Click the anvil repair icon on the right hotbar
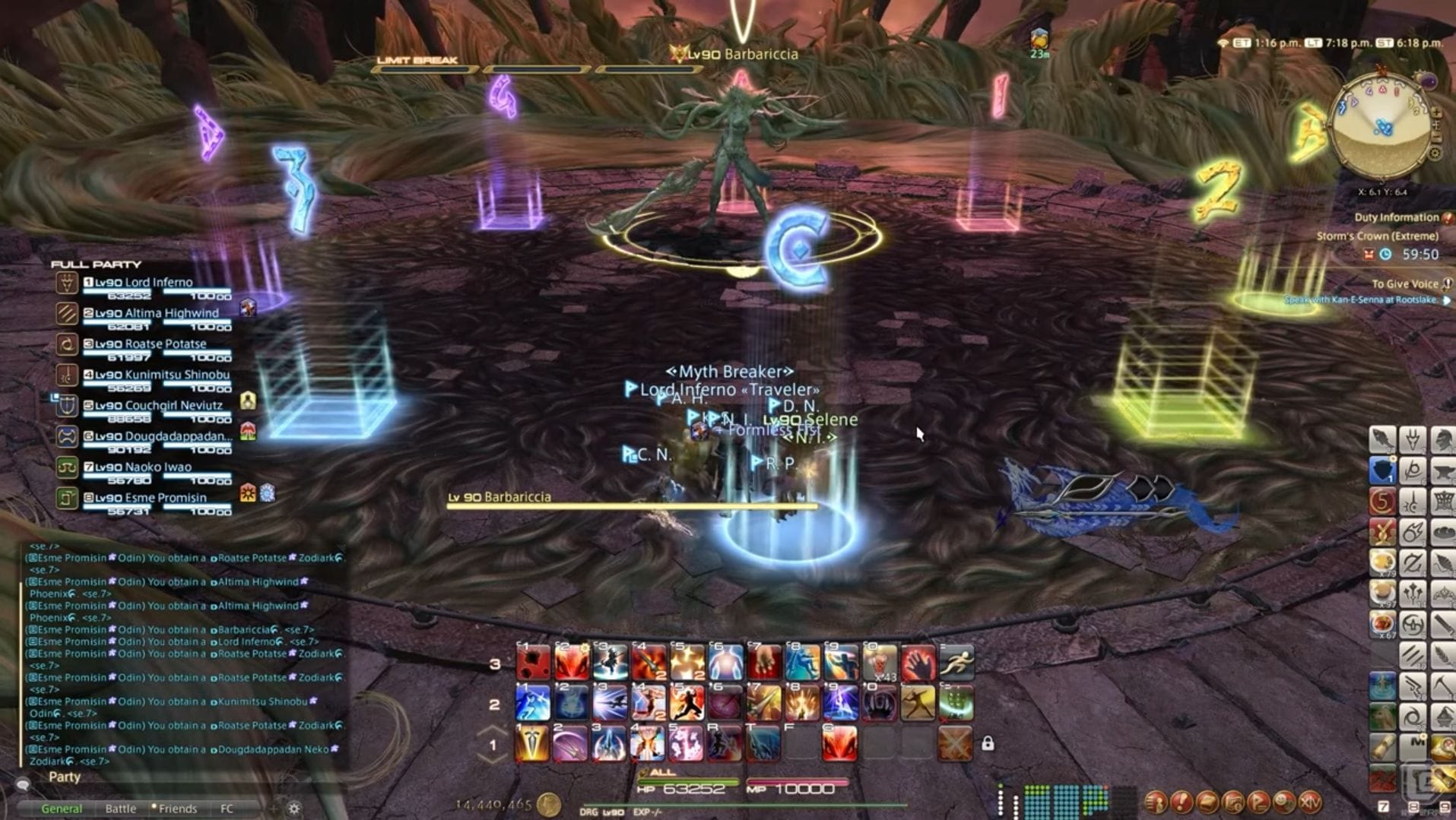 point(1444,472)
